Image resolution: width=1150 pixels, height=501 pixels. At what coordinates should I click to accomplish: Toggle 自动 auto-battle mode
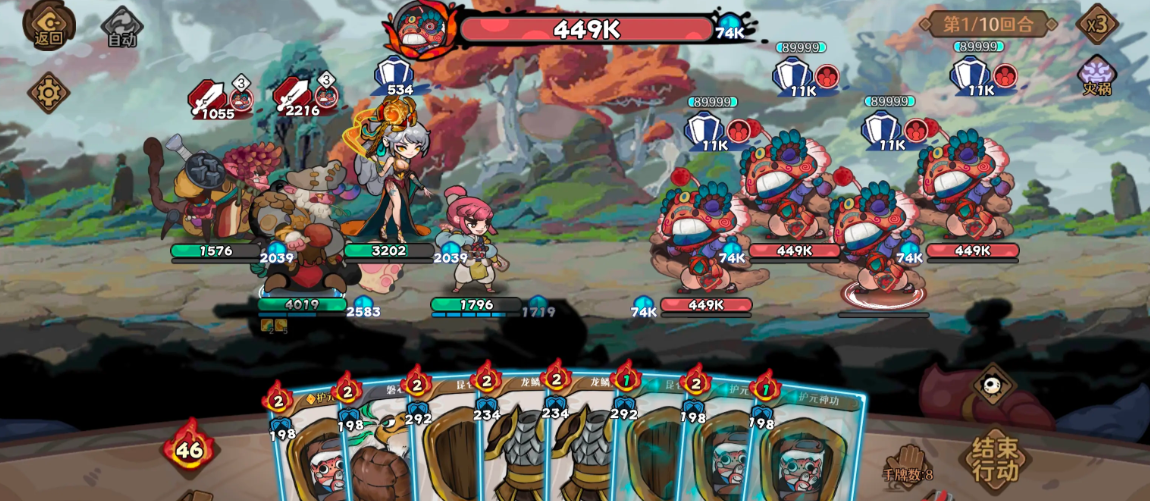pos(122,28)
